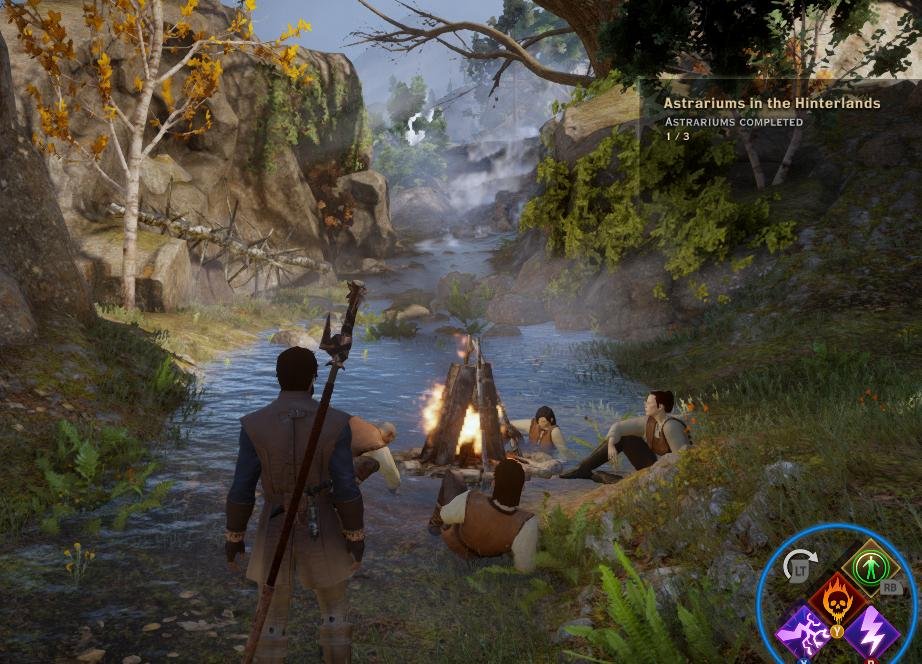Image resolution: width=922 pixels, height=664 pixels.
Task: Use the single lightning bolt ability
Action: (x=870, y=633)
